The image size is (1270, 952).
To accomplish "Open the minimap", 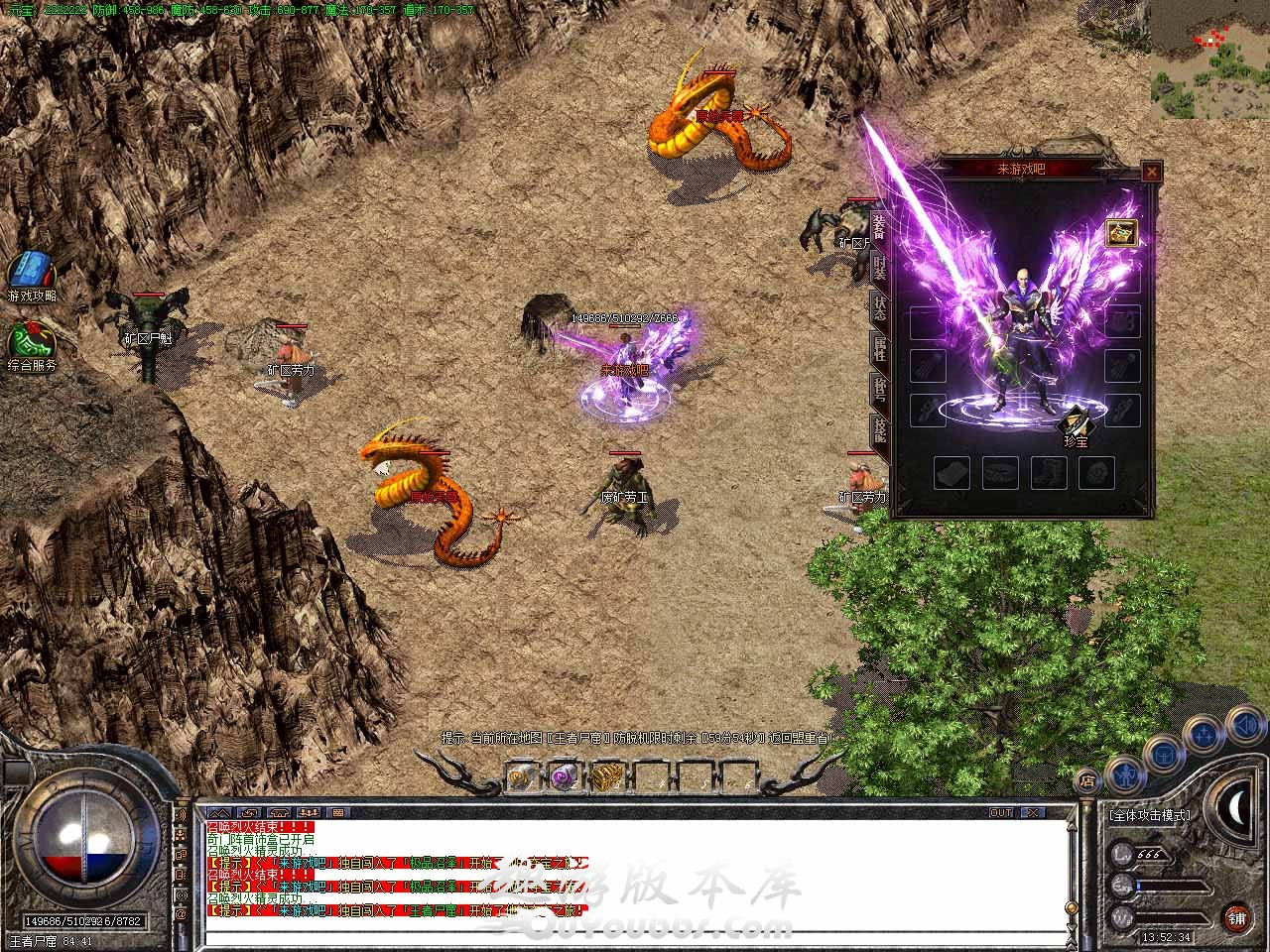I will [1209, 59].
